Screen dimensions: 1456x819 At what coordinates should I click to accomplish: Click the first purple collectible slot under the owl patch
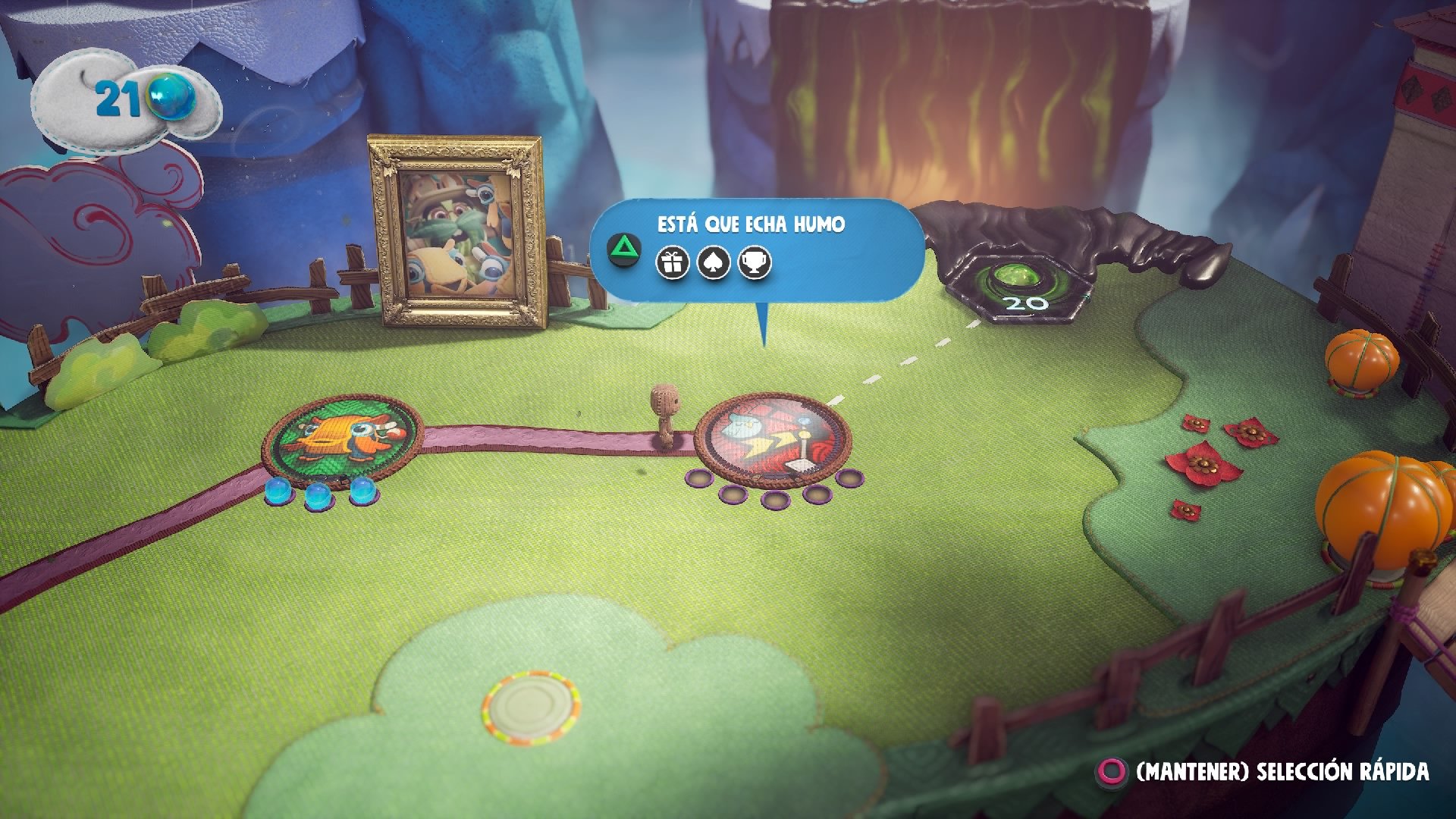(x=698, y=479)
